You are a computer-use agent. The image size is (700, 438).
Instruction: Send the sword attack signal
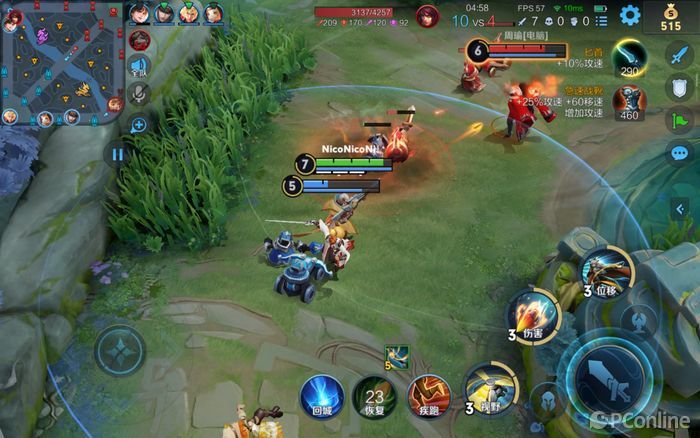(680, 57)
